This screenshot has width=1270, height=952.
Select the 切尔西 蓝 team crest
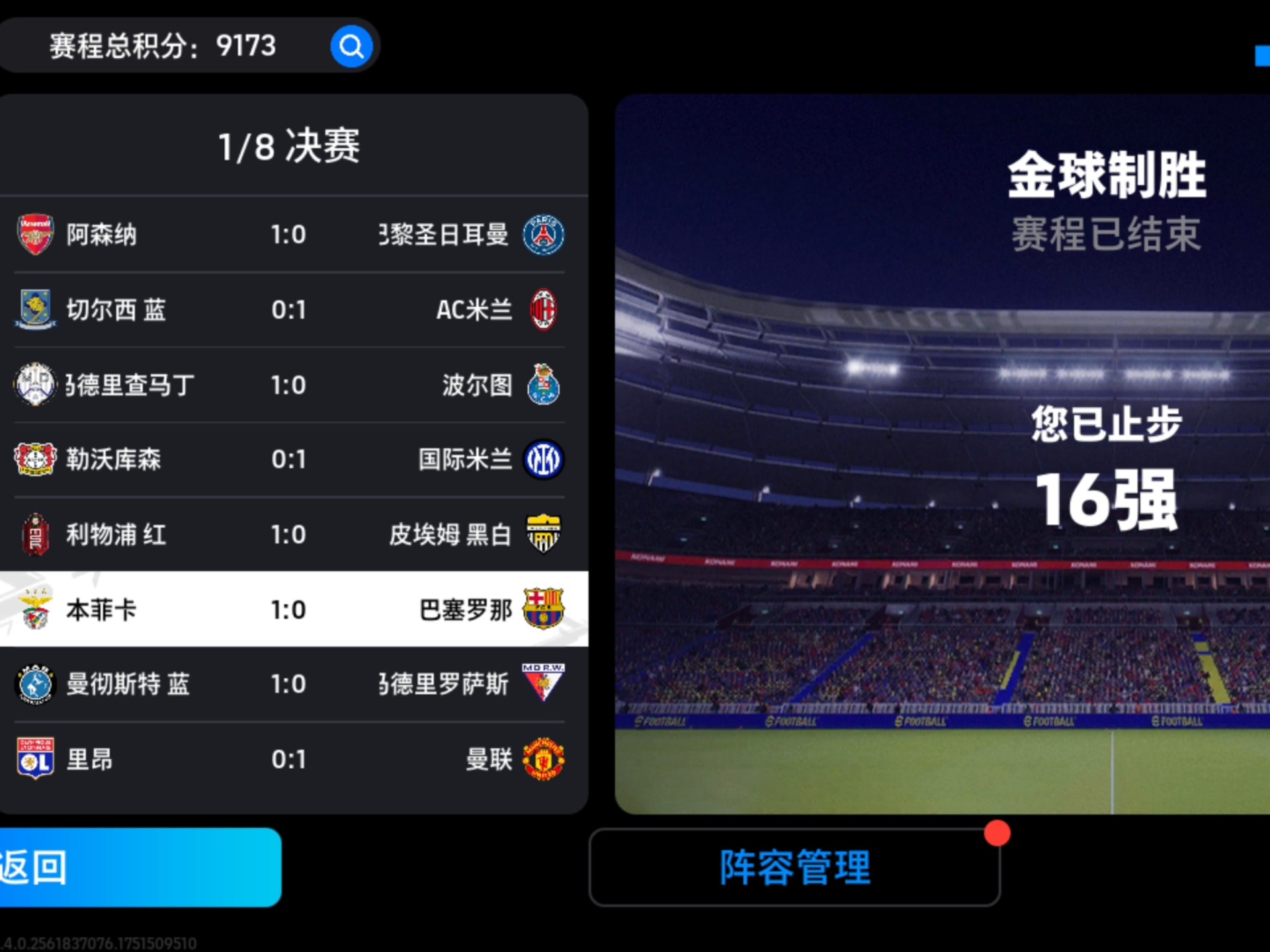pyautogui.click(x=35, y=309)
